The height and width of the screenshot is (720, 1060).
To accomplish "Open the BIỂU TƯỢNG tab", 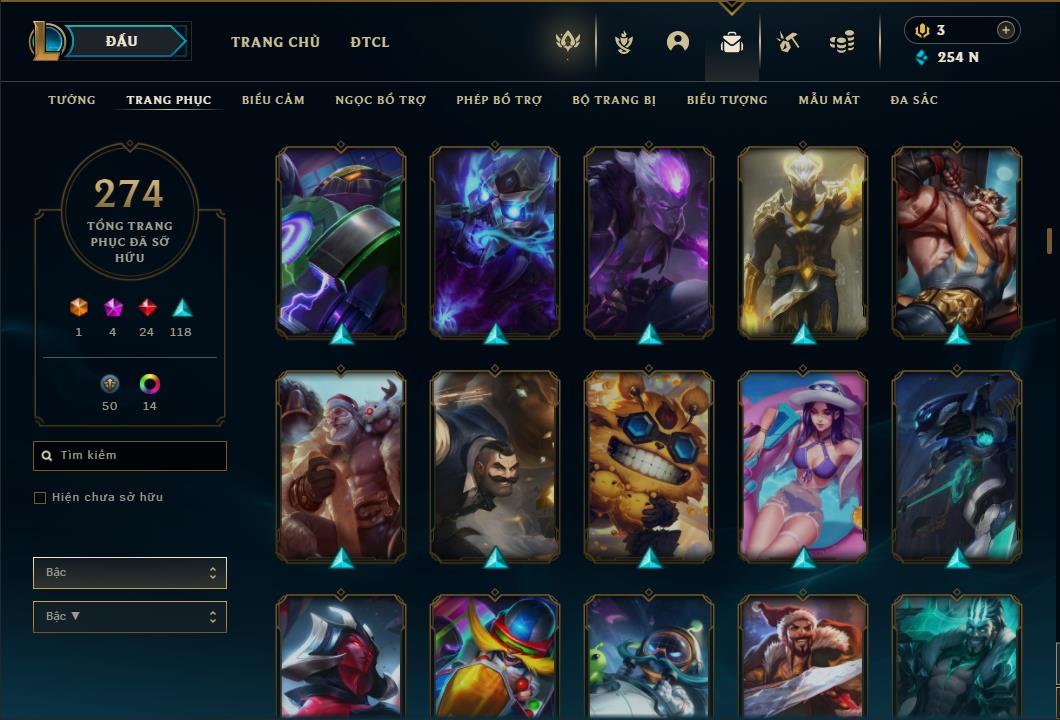I will (x=727, y=100).
